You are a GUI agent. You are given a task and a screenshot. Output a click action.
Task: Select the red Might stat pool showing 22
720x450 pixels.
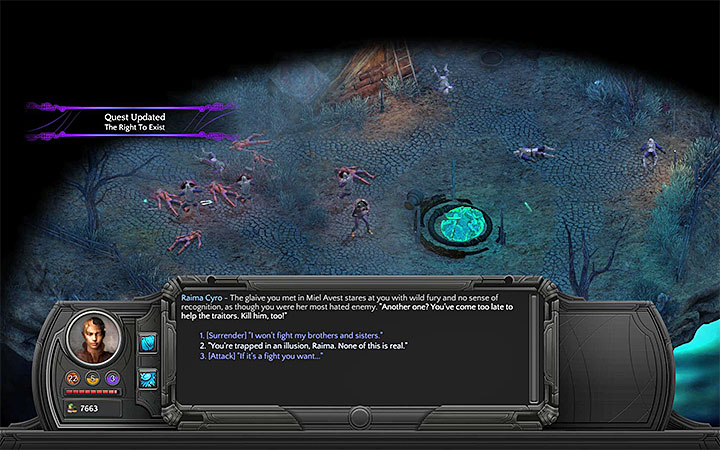[x=74, y=377]
